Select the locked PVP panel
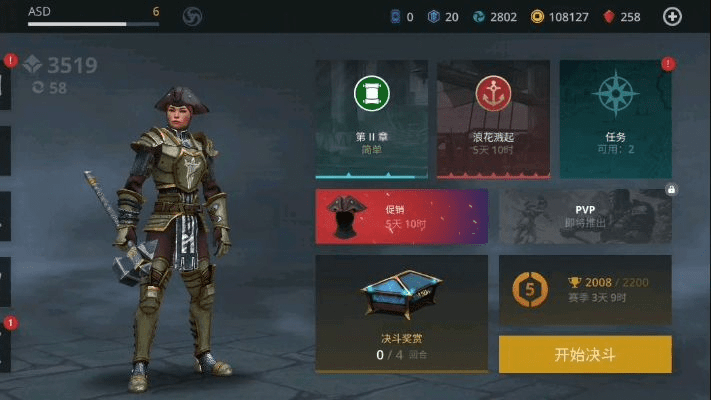 [x=585, y=216]
